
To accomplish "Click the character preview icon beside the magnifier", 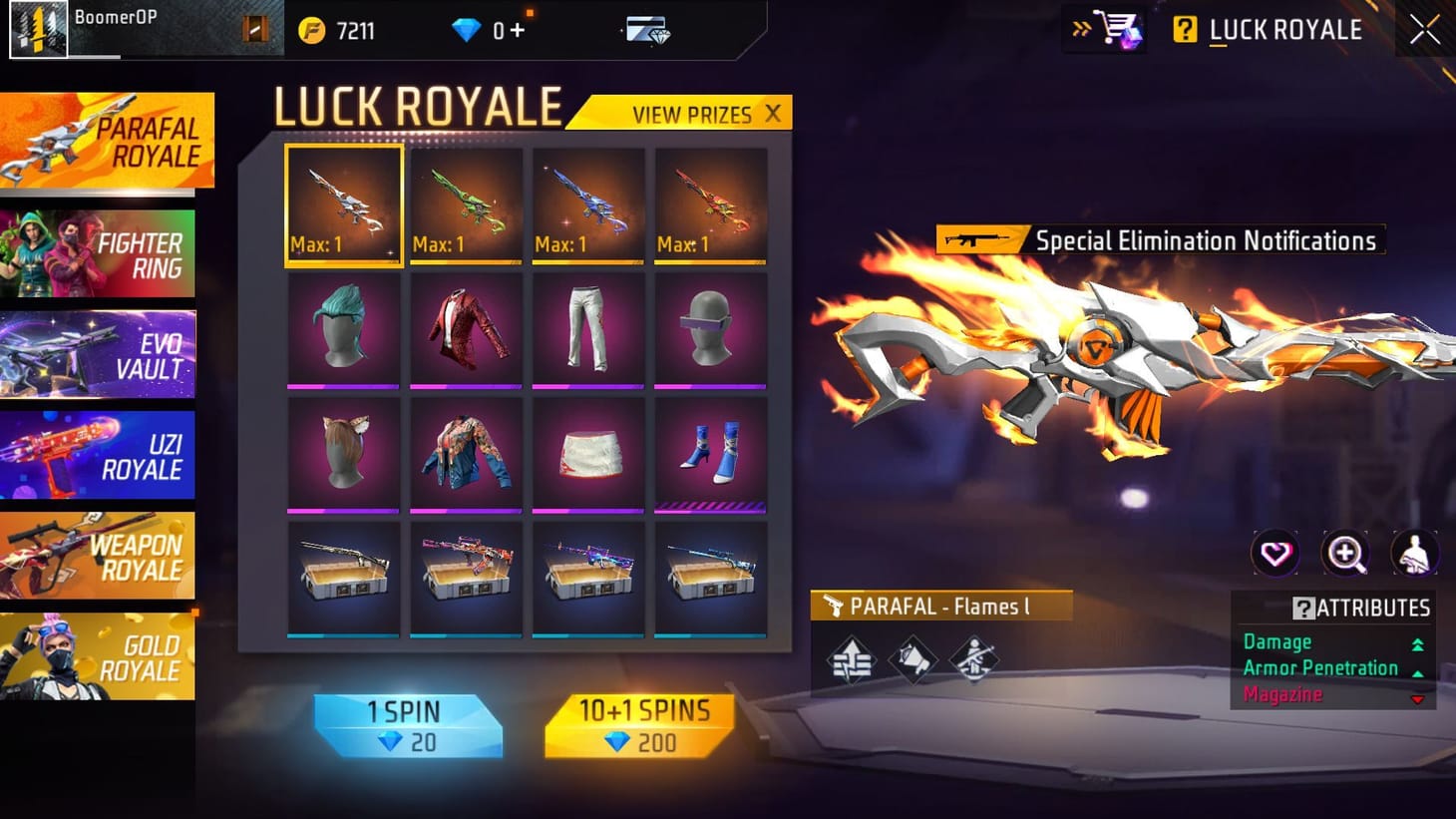I will pos(1415,553).
